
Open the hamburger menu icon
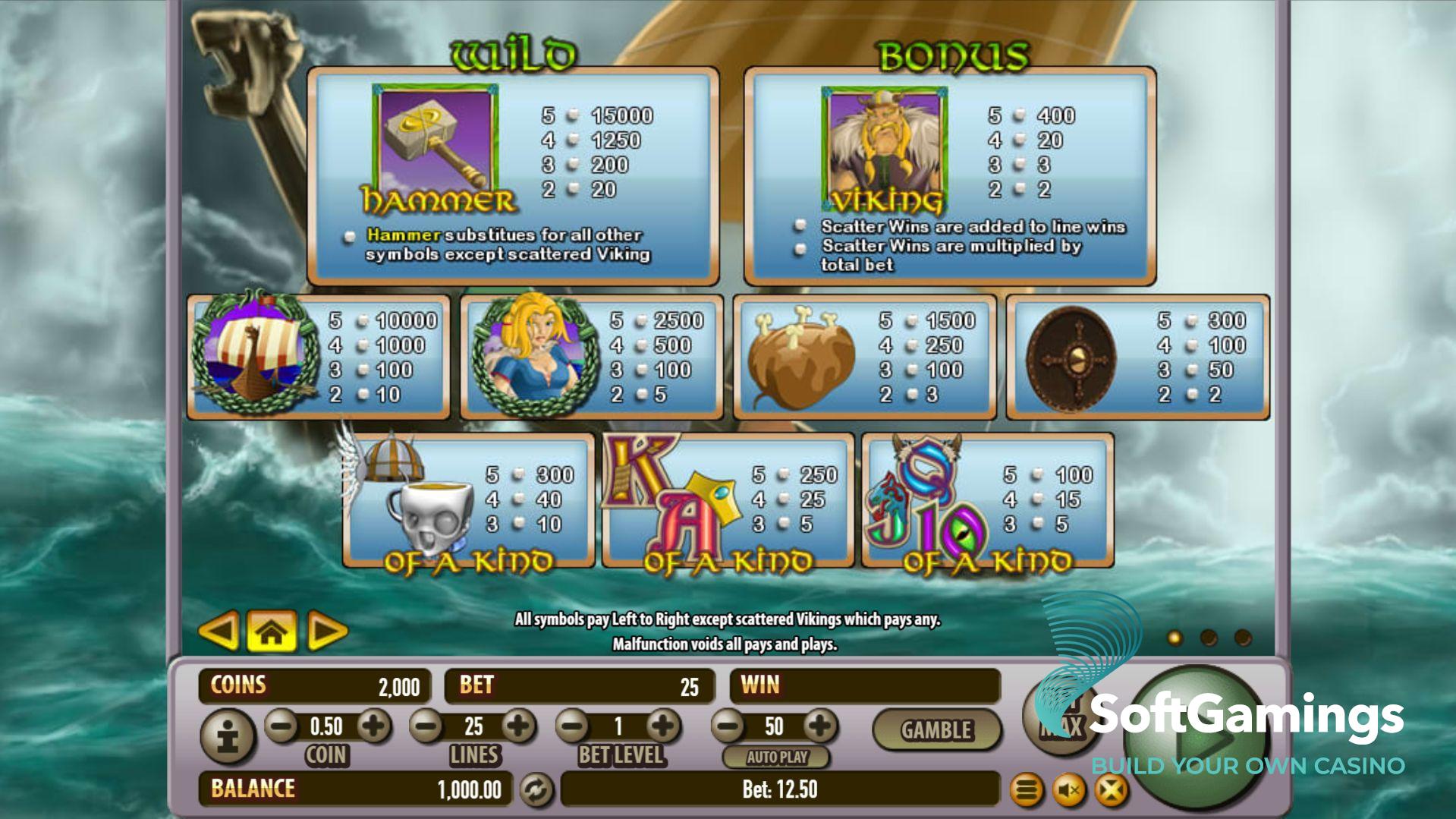click(x=1027, y=792)
